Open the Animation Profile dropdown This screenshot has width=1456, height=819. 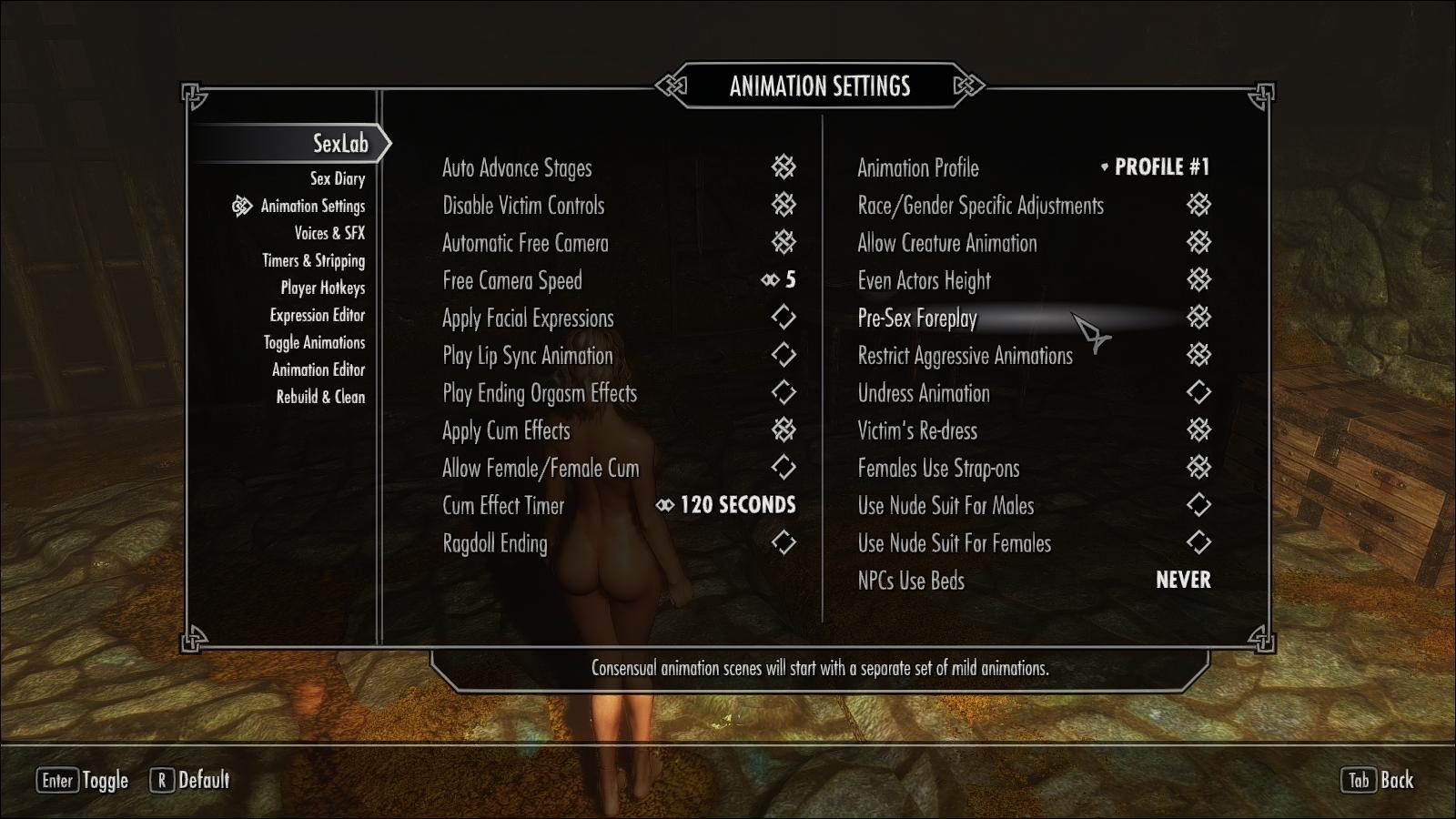(x=1155, y=167)
